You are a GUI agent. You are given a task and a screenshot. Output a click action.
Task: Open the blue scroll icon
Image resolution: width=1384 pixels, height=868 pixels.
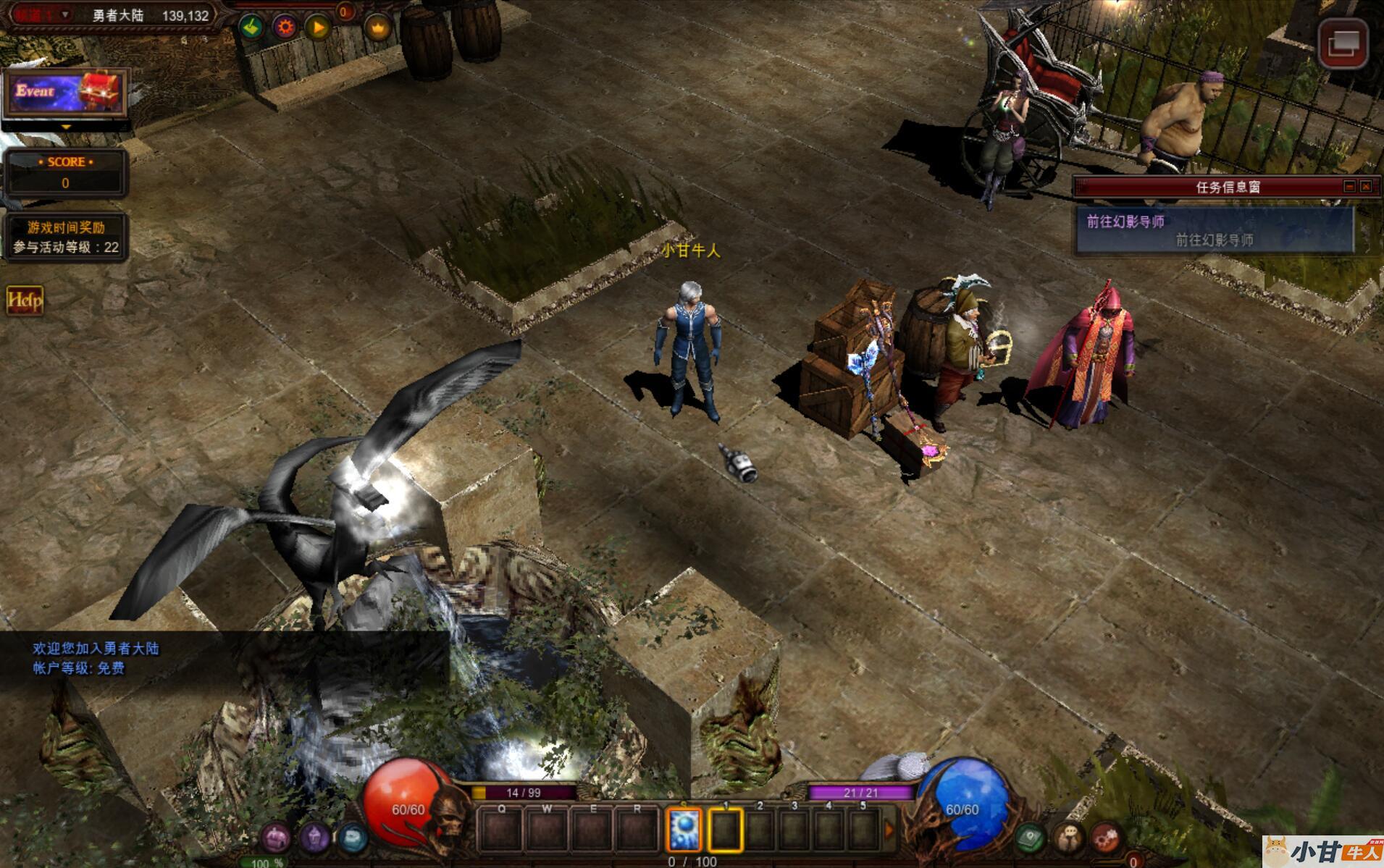point(353,838)
